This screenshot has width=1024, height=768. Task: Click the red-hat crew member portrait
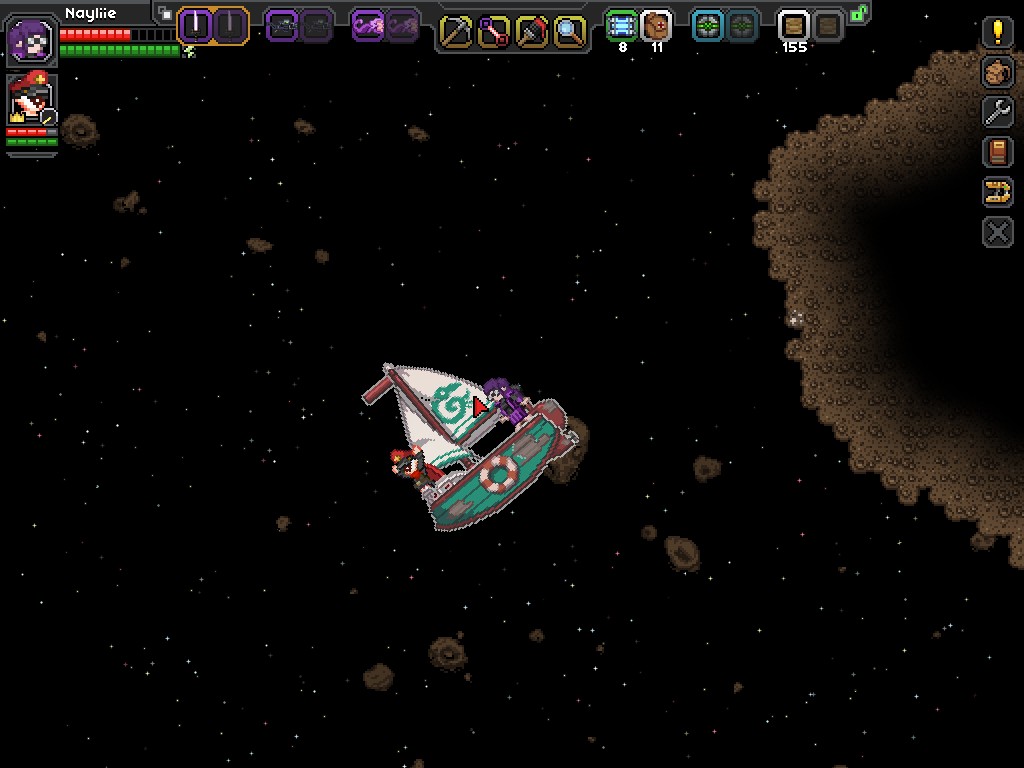tap(31, 101)
